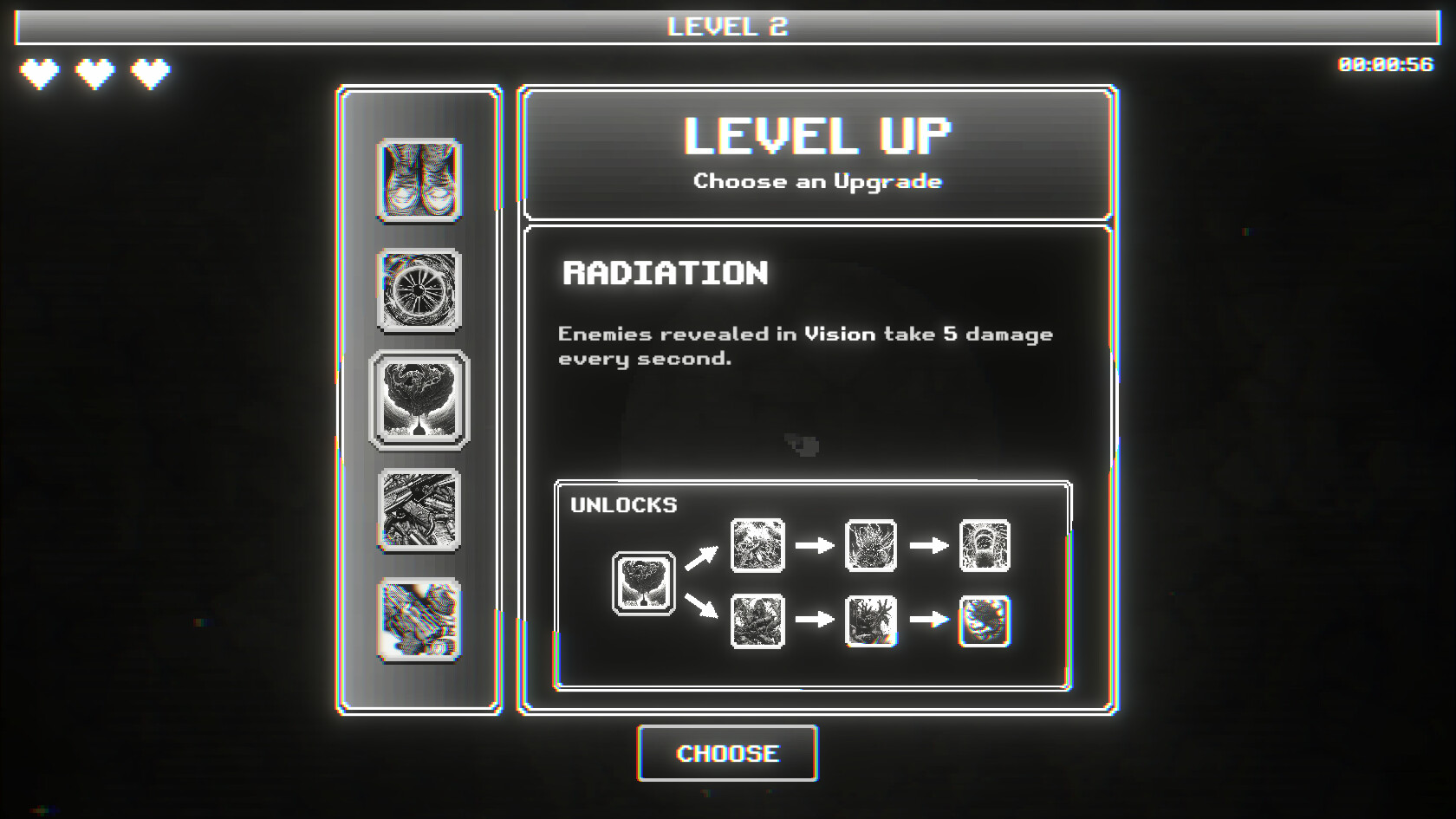Viewport: 1456px width, 819px height.
Task: Click the first unlock icon on the top branch
Action: coord(756,547)
